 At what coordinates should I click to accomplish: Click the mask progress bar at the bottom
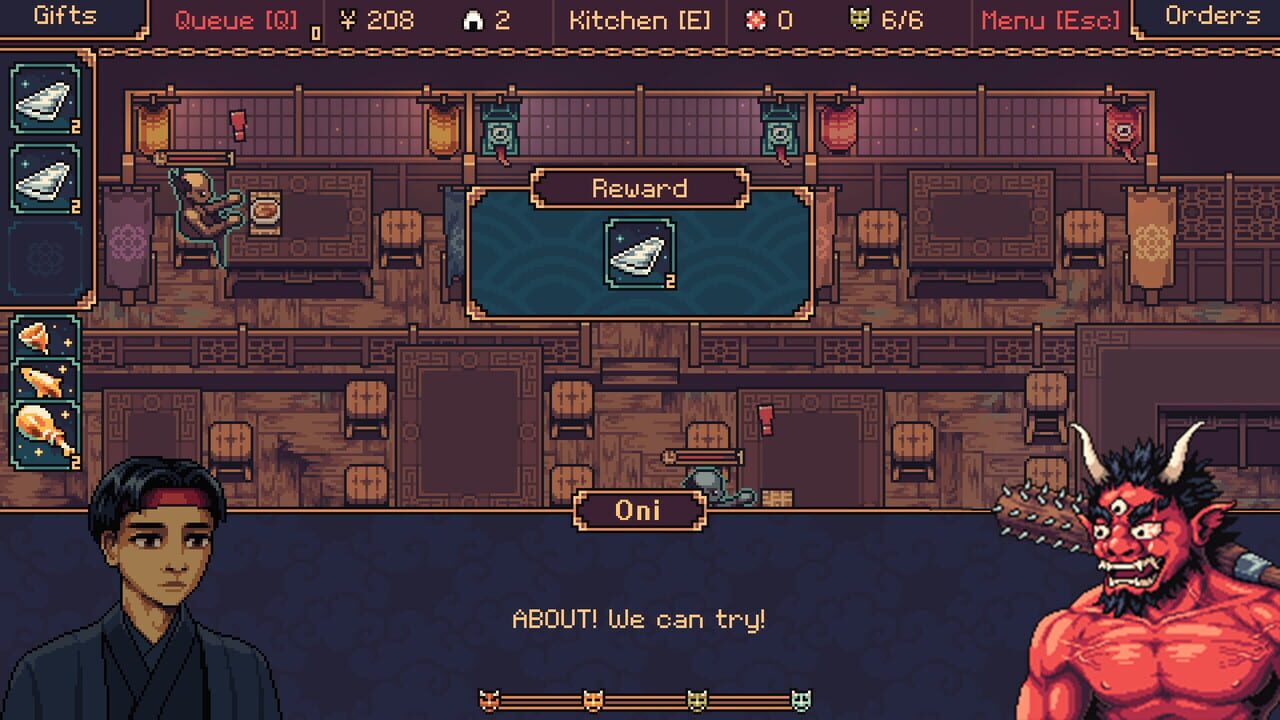coord(640,700)
